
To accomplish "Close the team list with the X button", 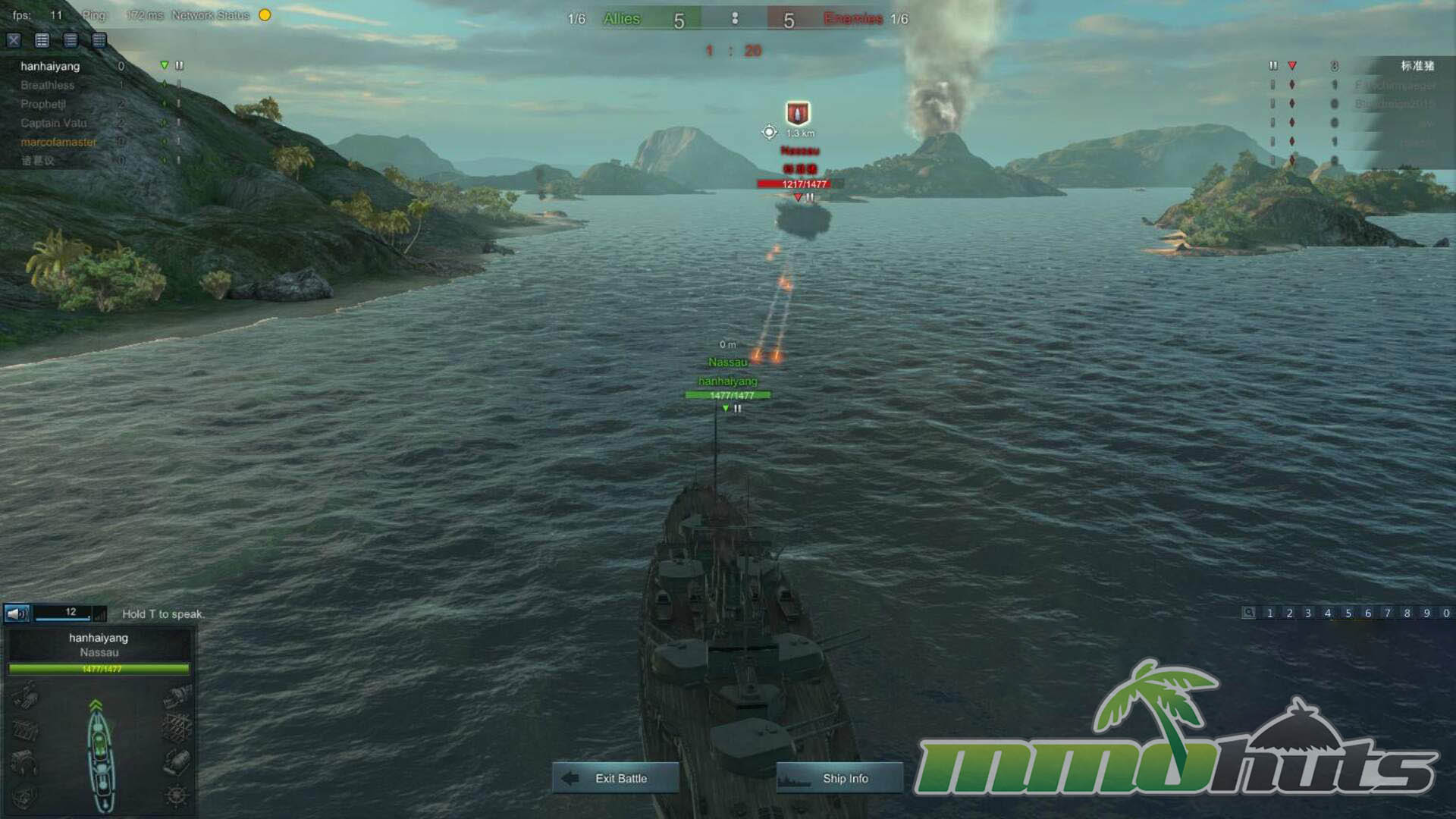I will click(14, 40).
